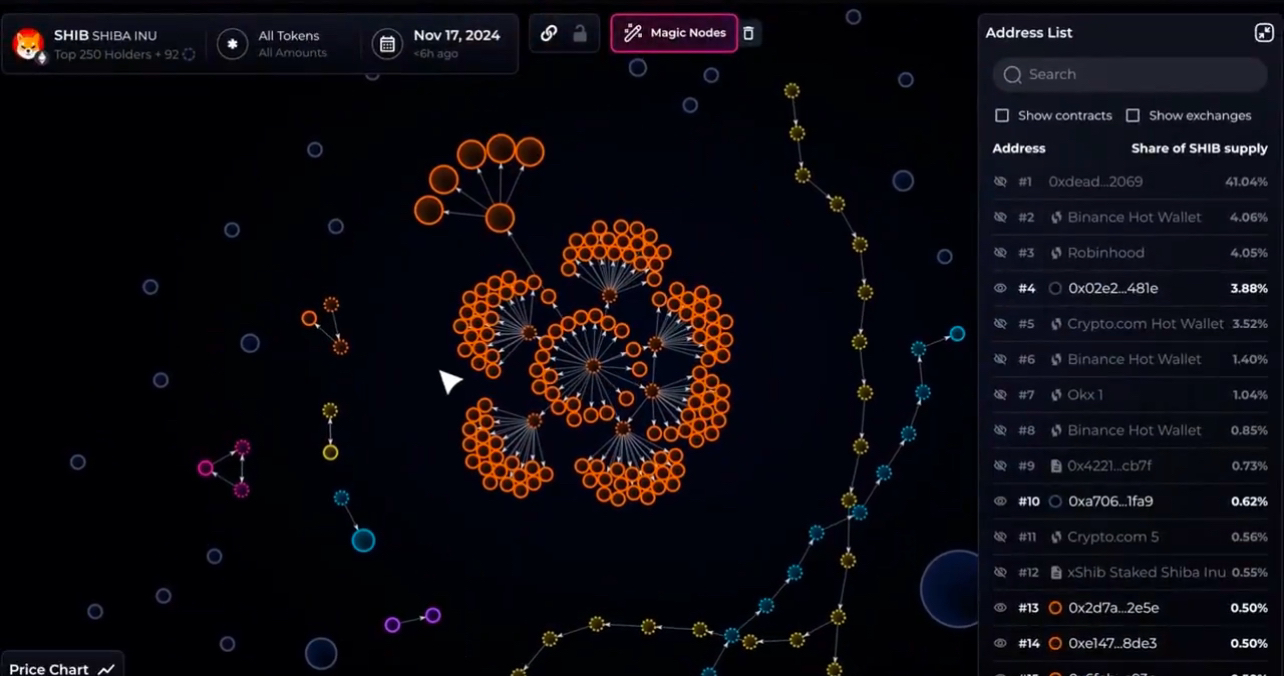Click the chain link icon button
Viewport: 1284px width, 676px height.
click(549, 33)
